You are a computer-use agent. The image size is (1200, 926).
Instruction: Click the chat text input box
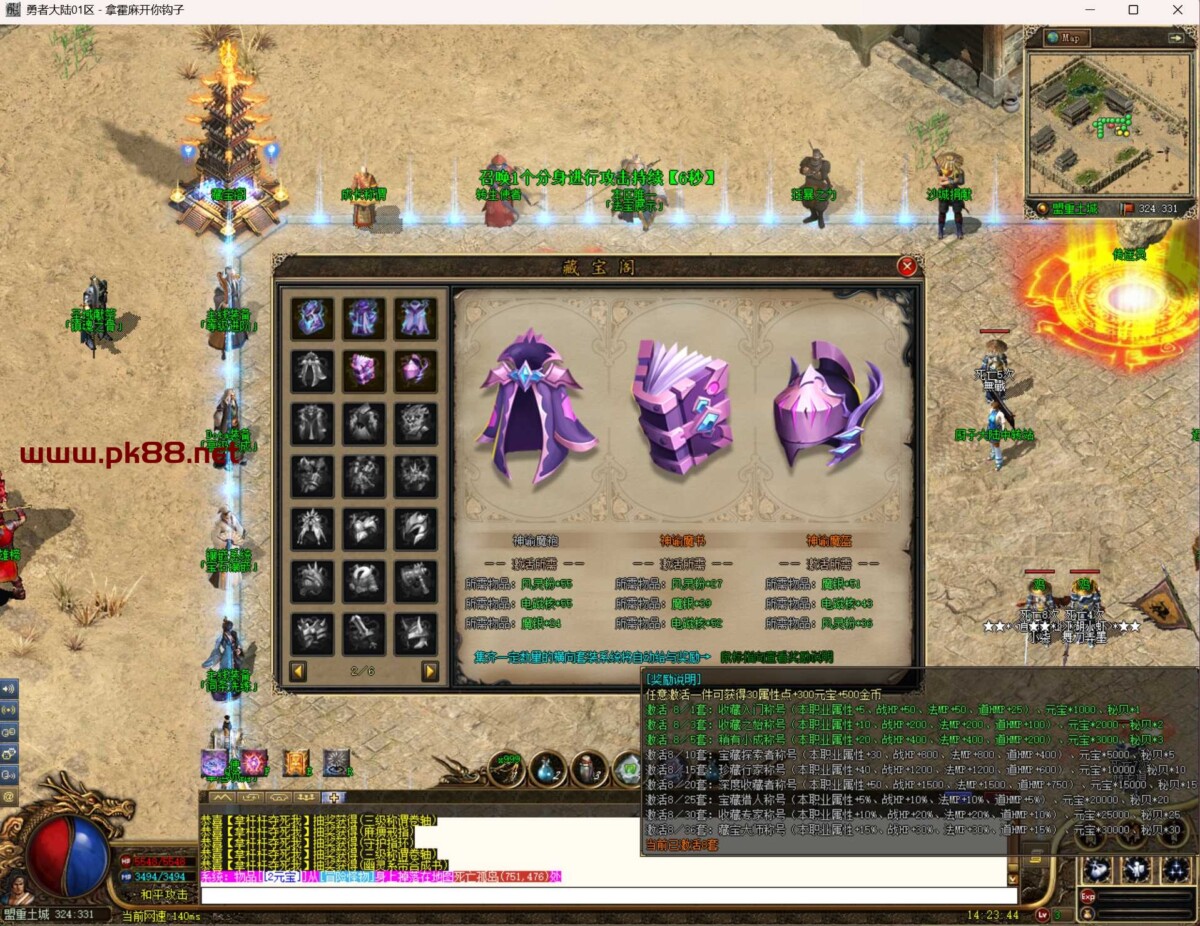[600, 895]
